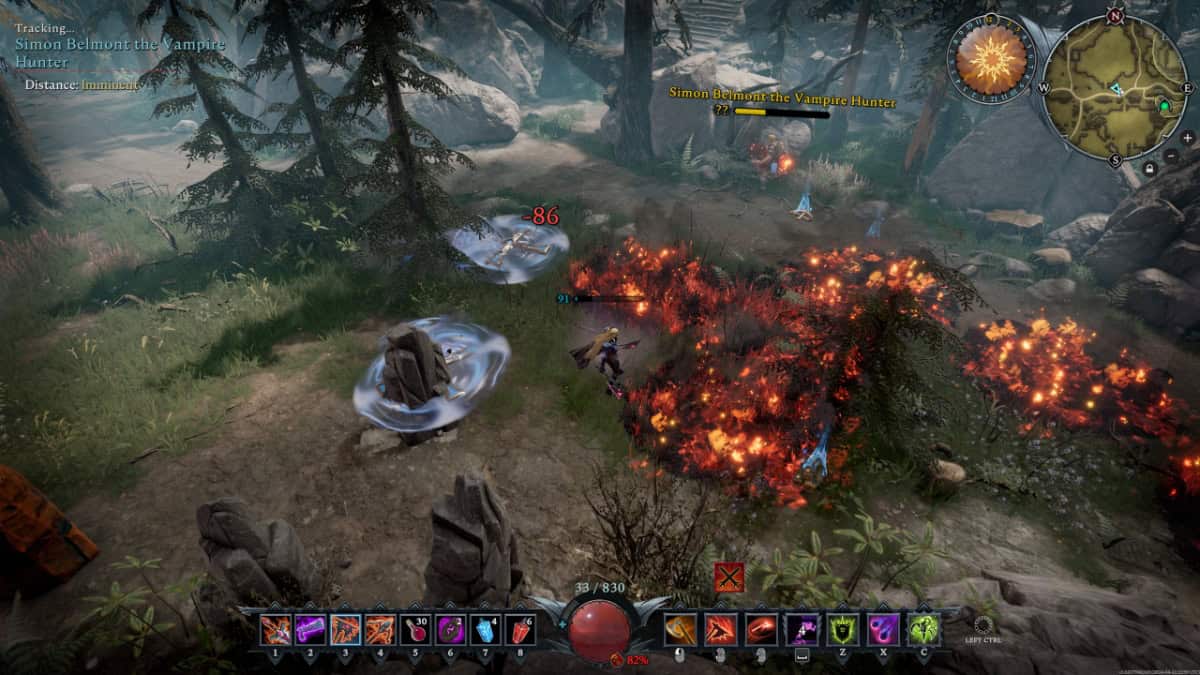Use the blue crystal item in slot 7
Viewport: 1200px width, 675px height.
484,630
